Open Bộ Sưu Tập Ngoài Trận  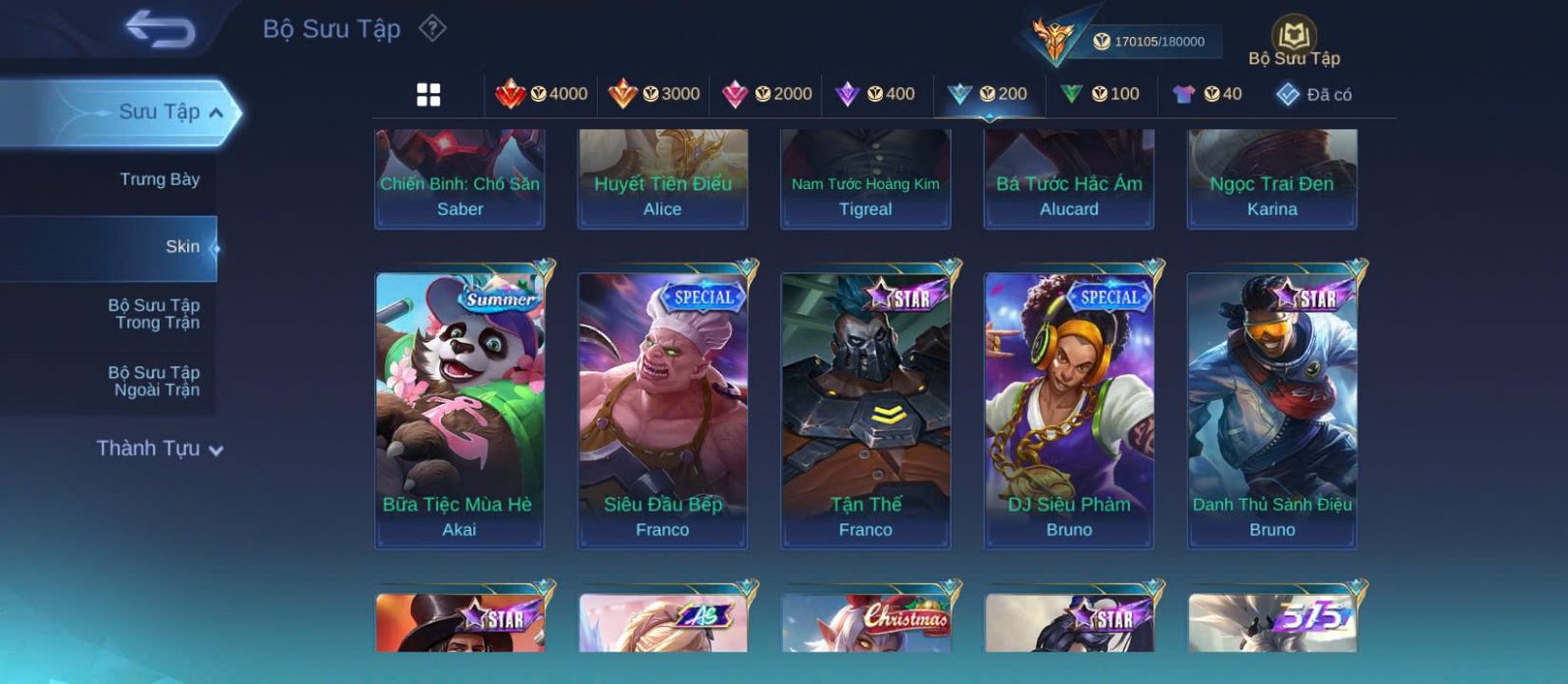click(154, 381)
